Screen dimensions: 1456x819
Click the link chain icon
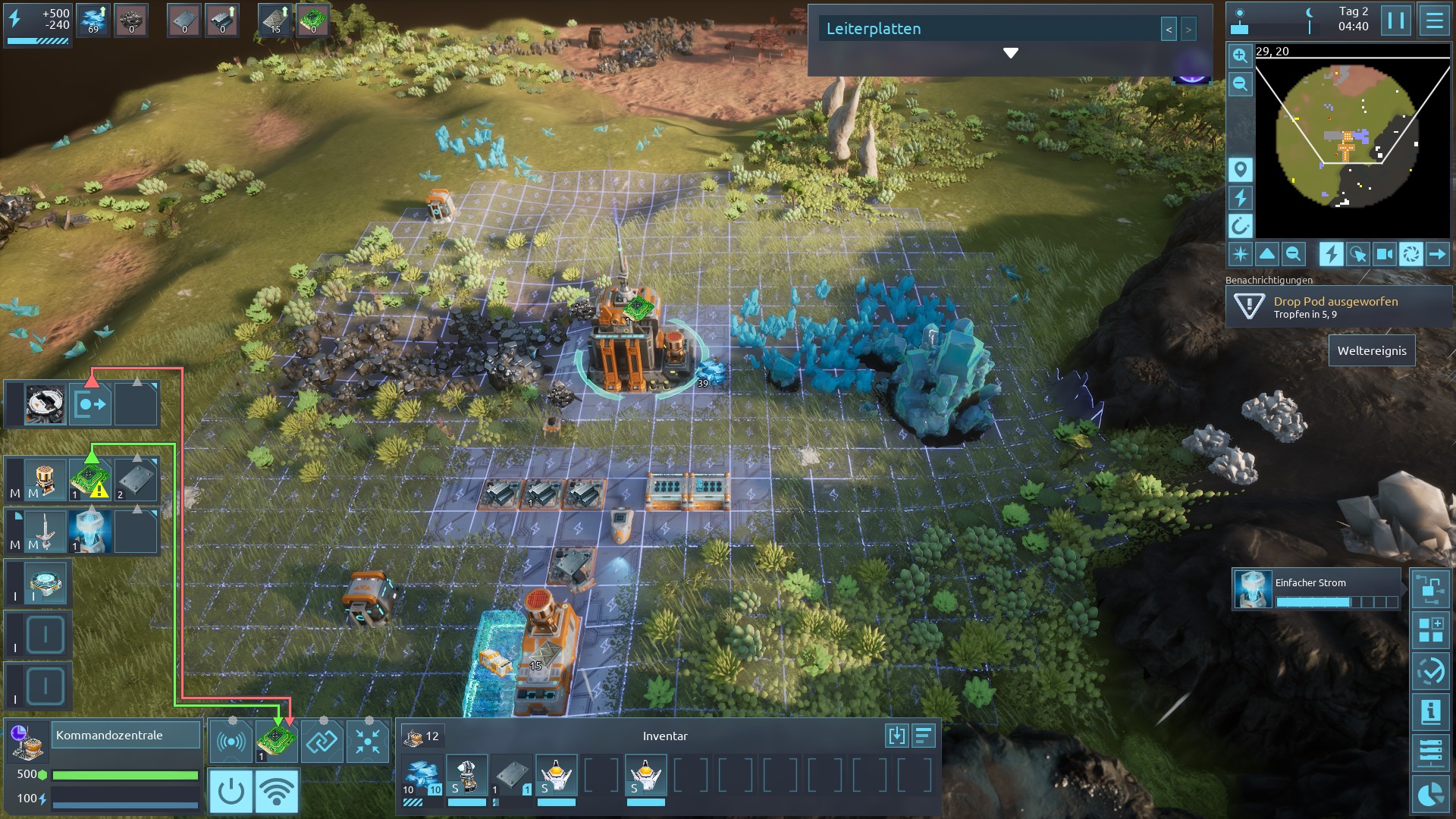(x=322, y=741)
